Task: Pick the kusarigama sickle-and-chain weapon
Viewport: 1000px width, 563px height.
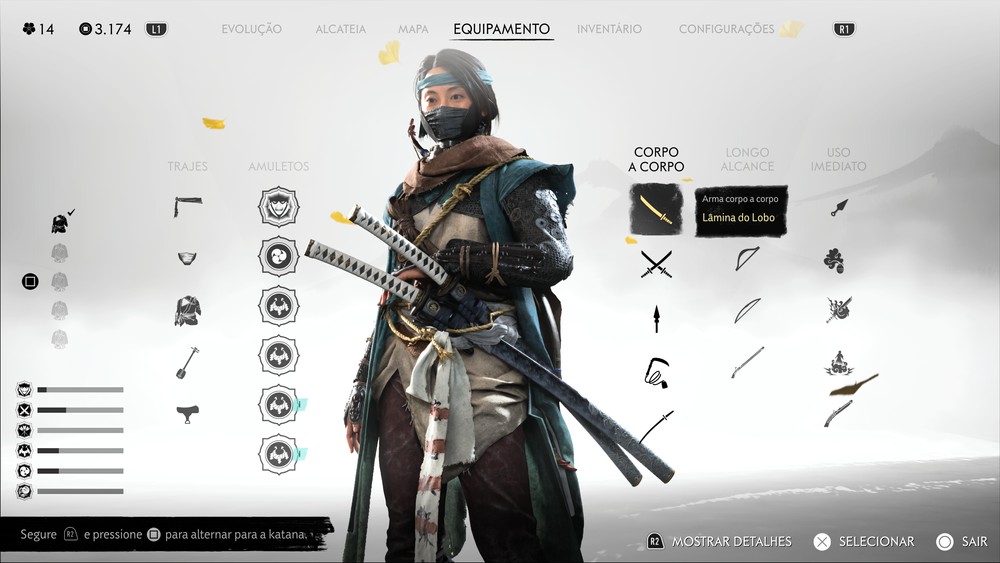Action: (x=656, y=372)
